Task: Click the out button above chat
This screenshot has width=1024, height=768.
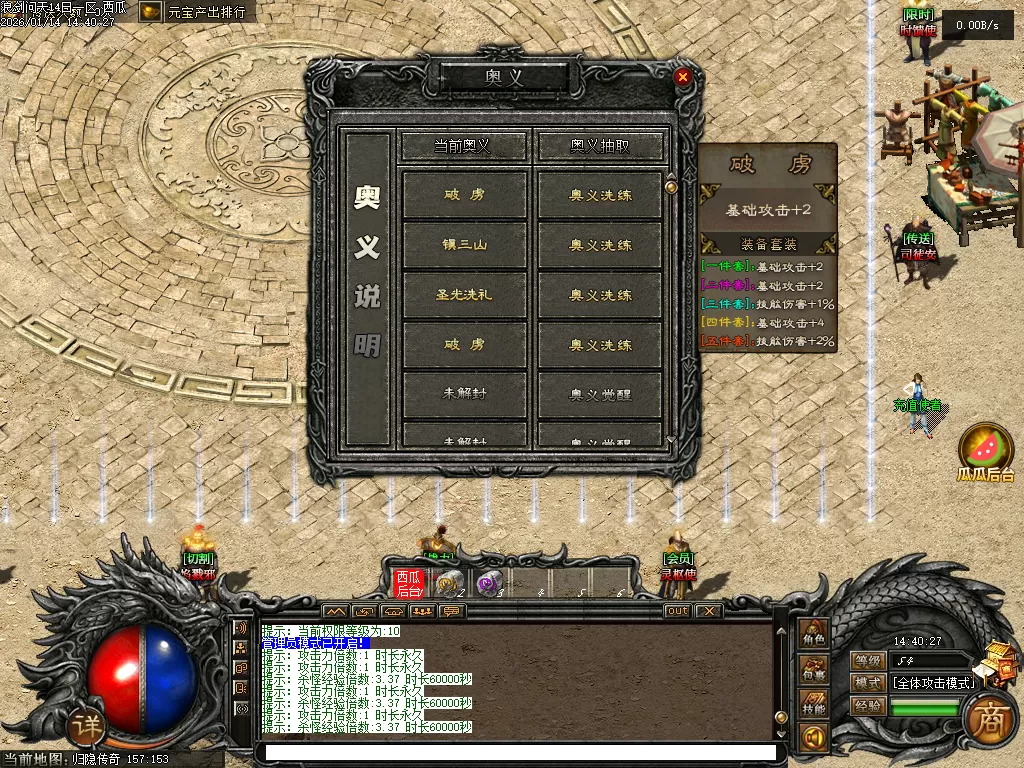Action: click(677, 611)
